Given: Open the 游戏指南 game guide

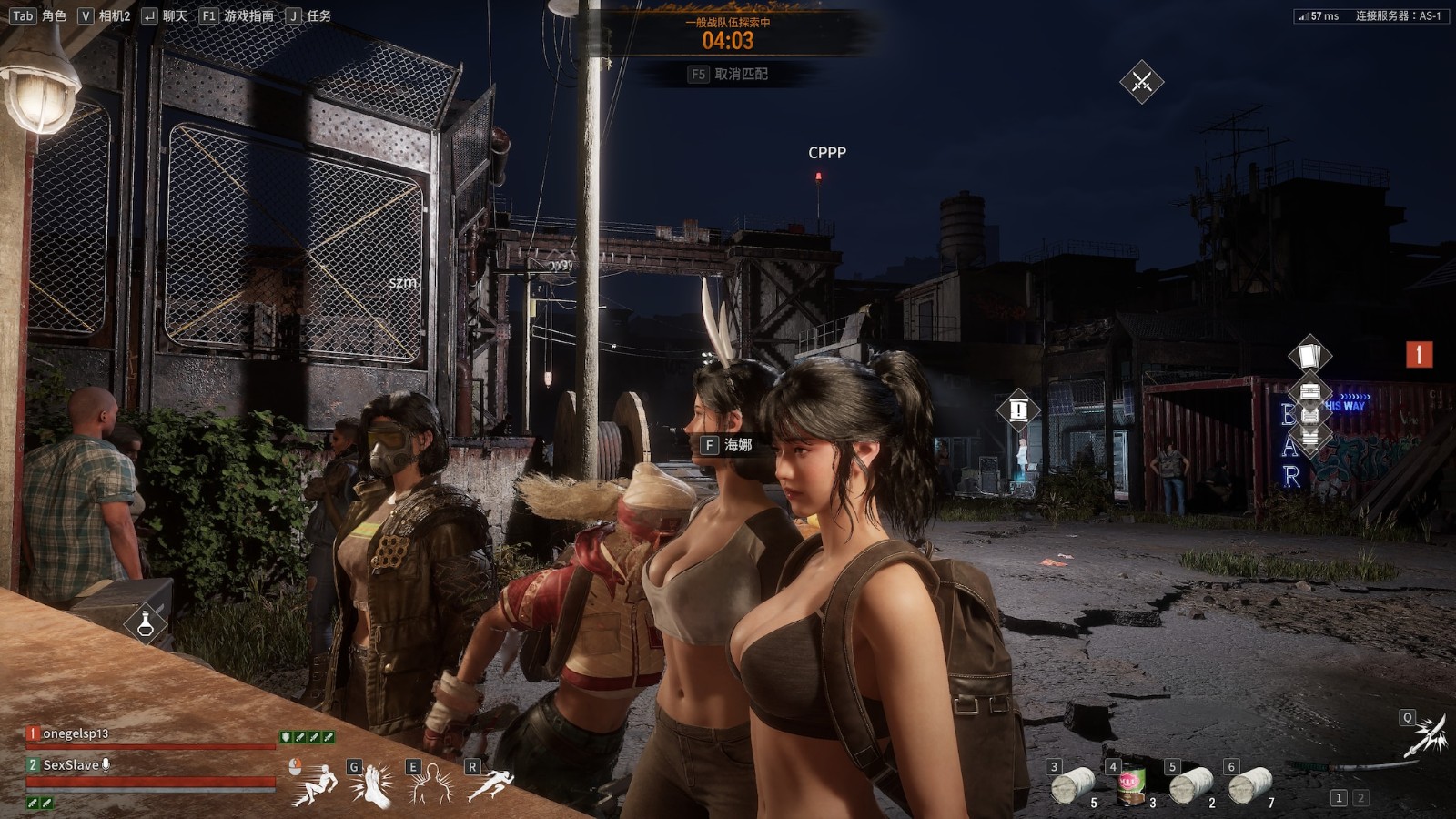Looking at the screenshot, I should 237,15.
